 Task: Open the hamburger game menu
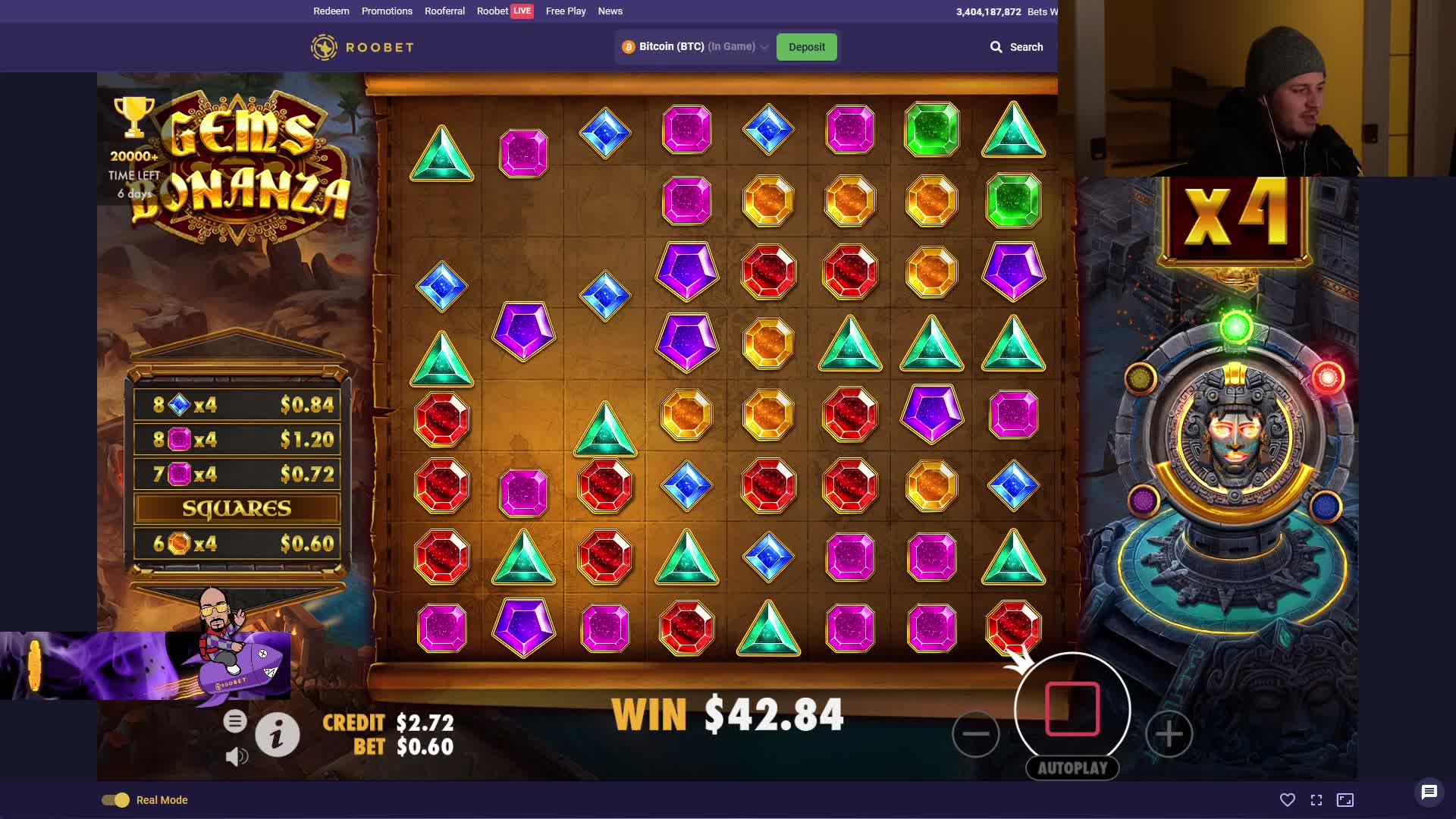(235, 721)
